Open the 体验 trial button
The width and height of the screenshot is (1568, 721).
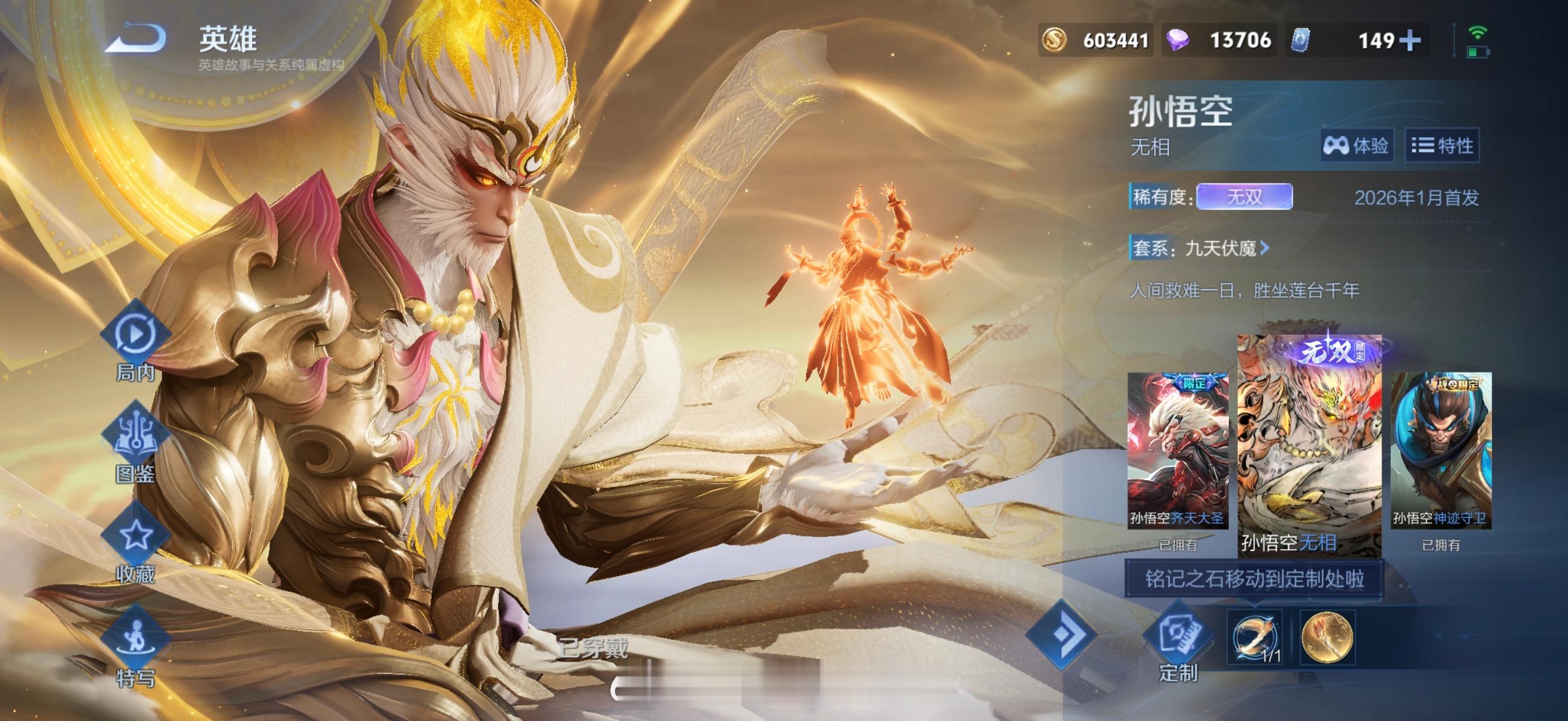tap(1356, 145)
